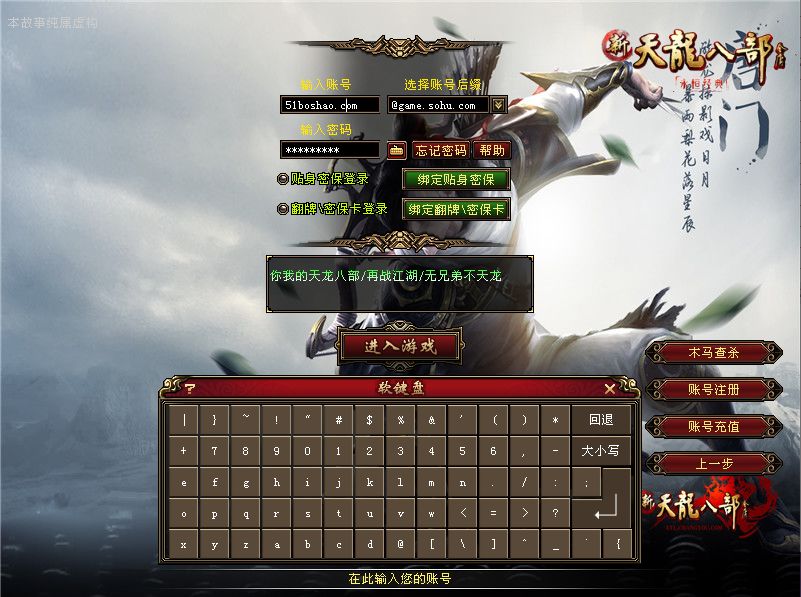Select the 贴身密保登录 radio option
Viewport: 801px width, 597px height.
pos(283,180)
